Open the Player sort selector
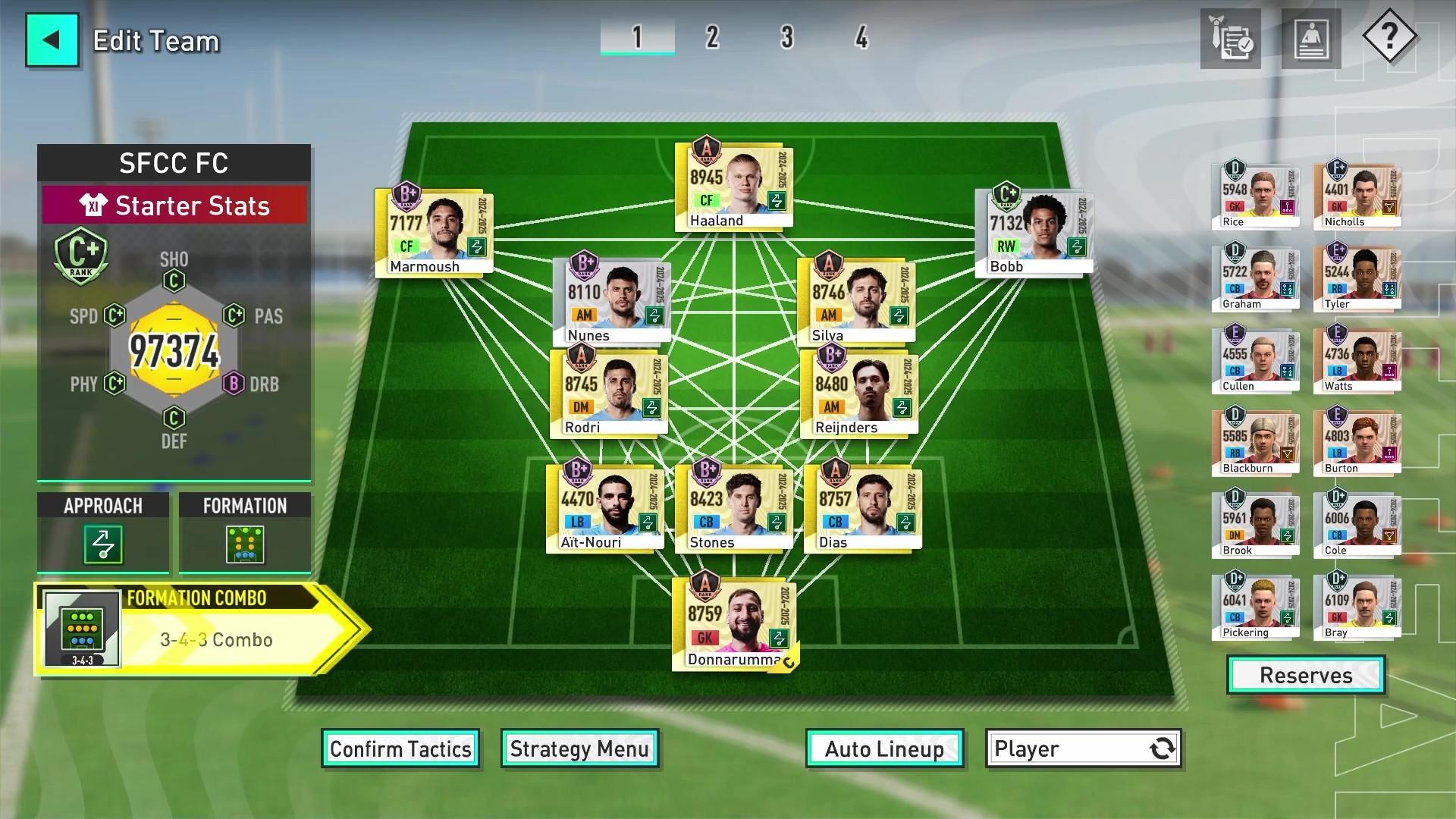The height and width of the screenshot is (819, 1456). click(1082, 749)
